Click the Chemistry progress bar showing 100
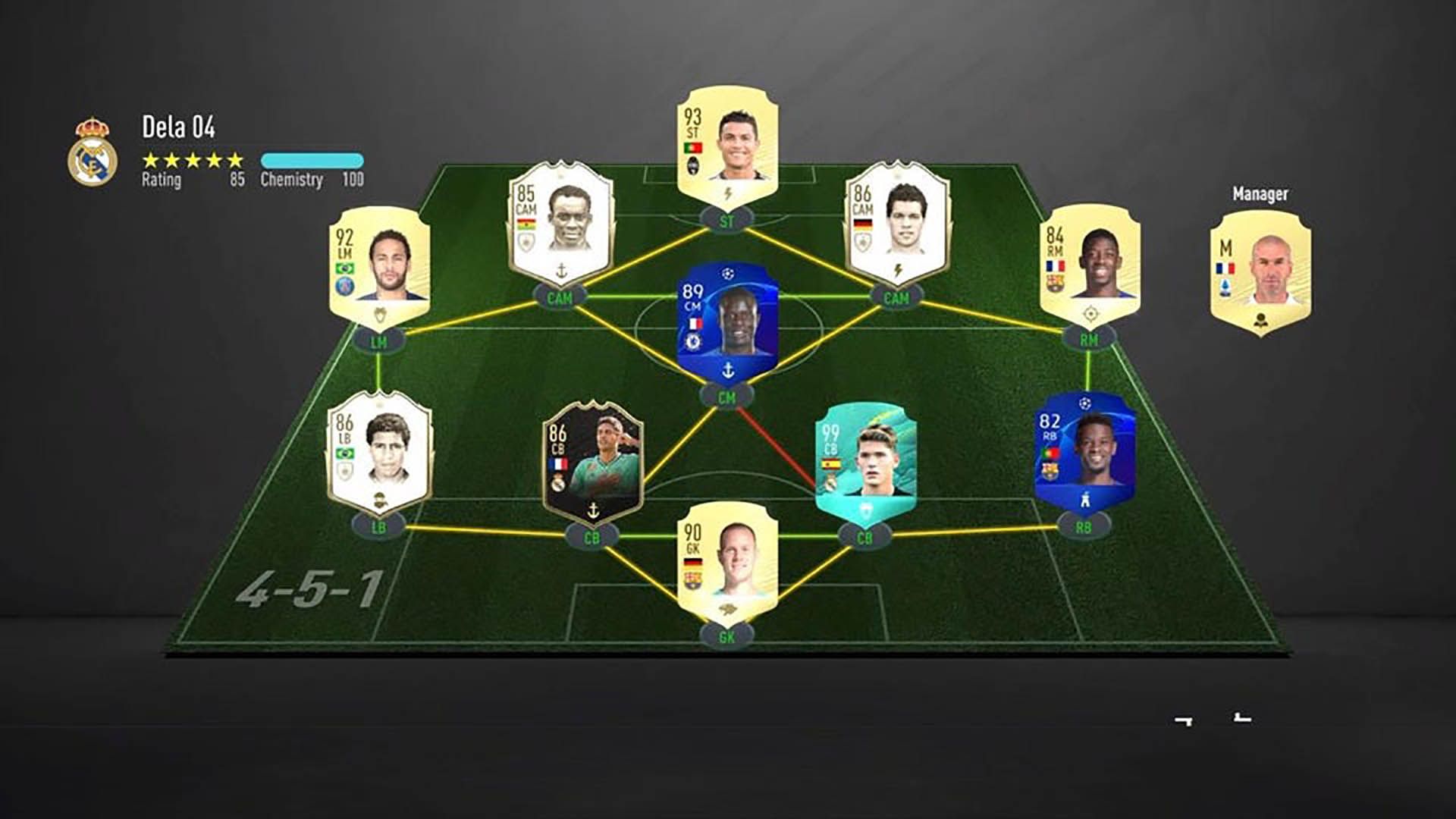This screenshot has height=819, width=1456. point(316,161)
